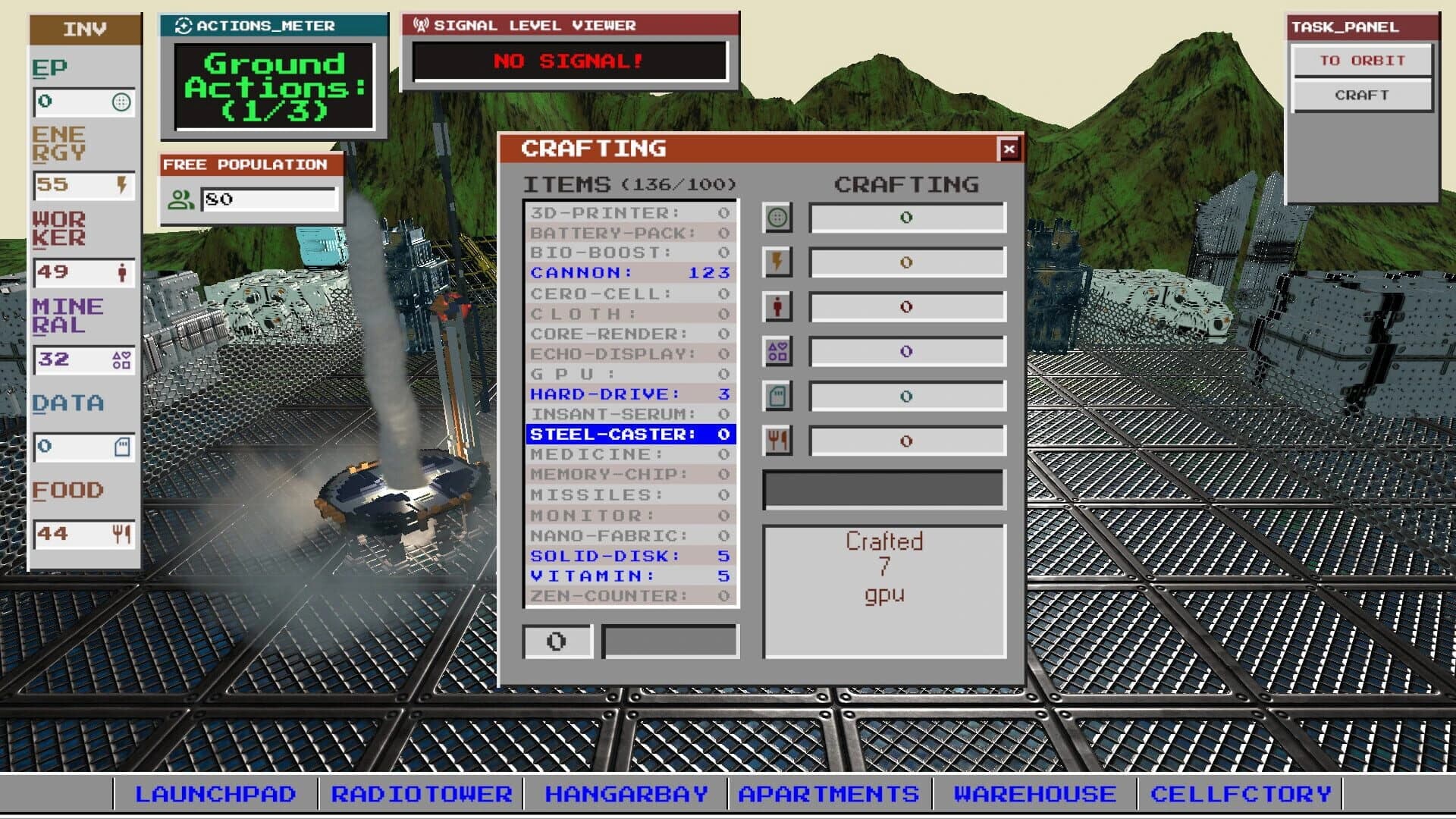Select the food utensils icon in the crafting panel
This screenshot has height=819, width=1456.
[777, 439]
